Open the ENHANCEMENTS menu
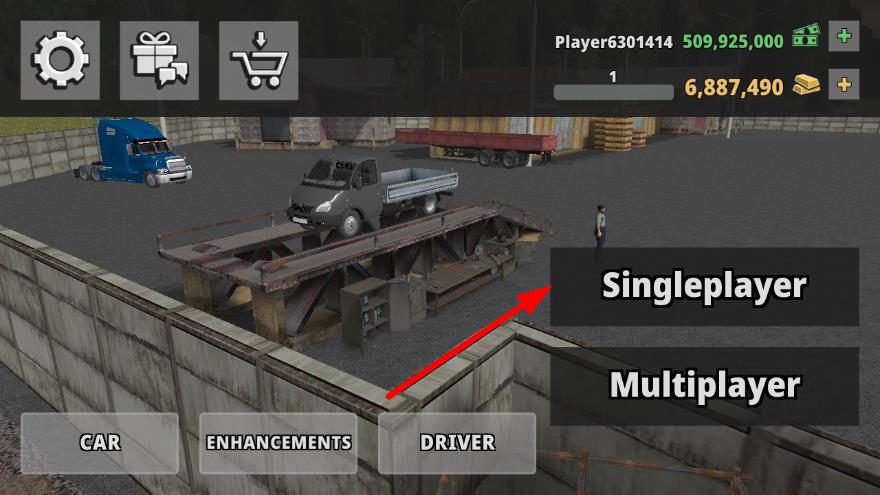The height and width of the screenshot is (495, 880). 278,442
